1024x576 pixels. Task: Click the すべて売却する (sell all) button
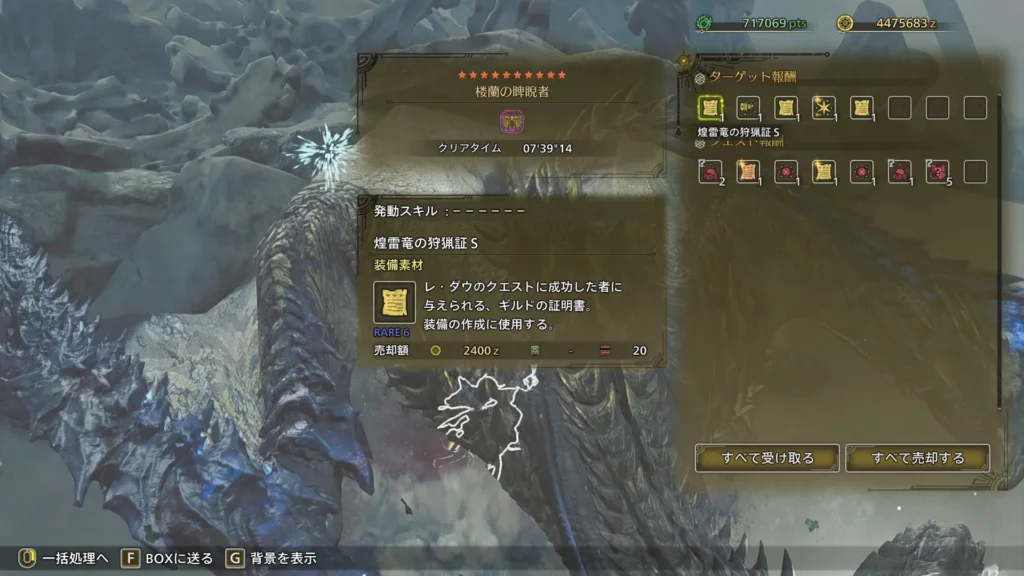[x=918, y=458]
